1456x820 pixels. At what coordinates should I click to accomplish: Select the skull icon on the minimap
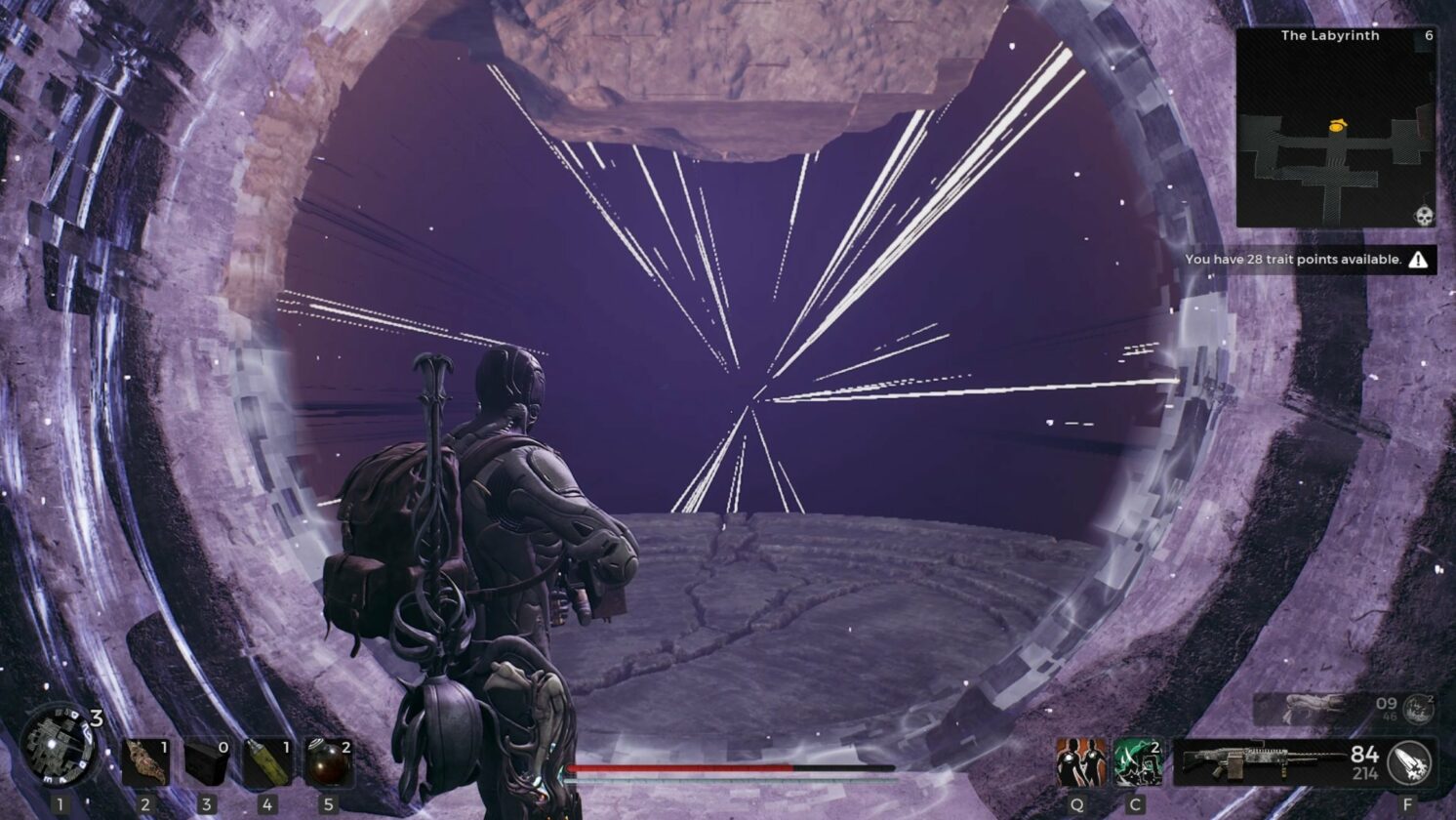1424,216
